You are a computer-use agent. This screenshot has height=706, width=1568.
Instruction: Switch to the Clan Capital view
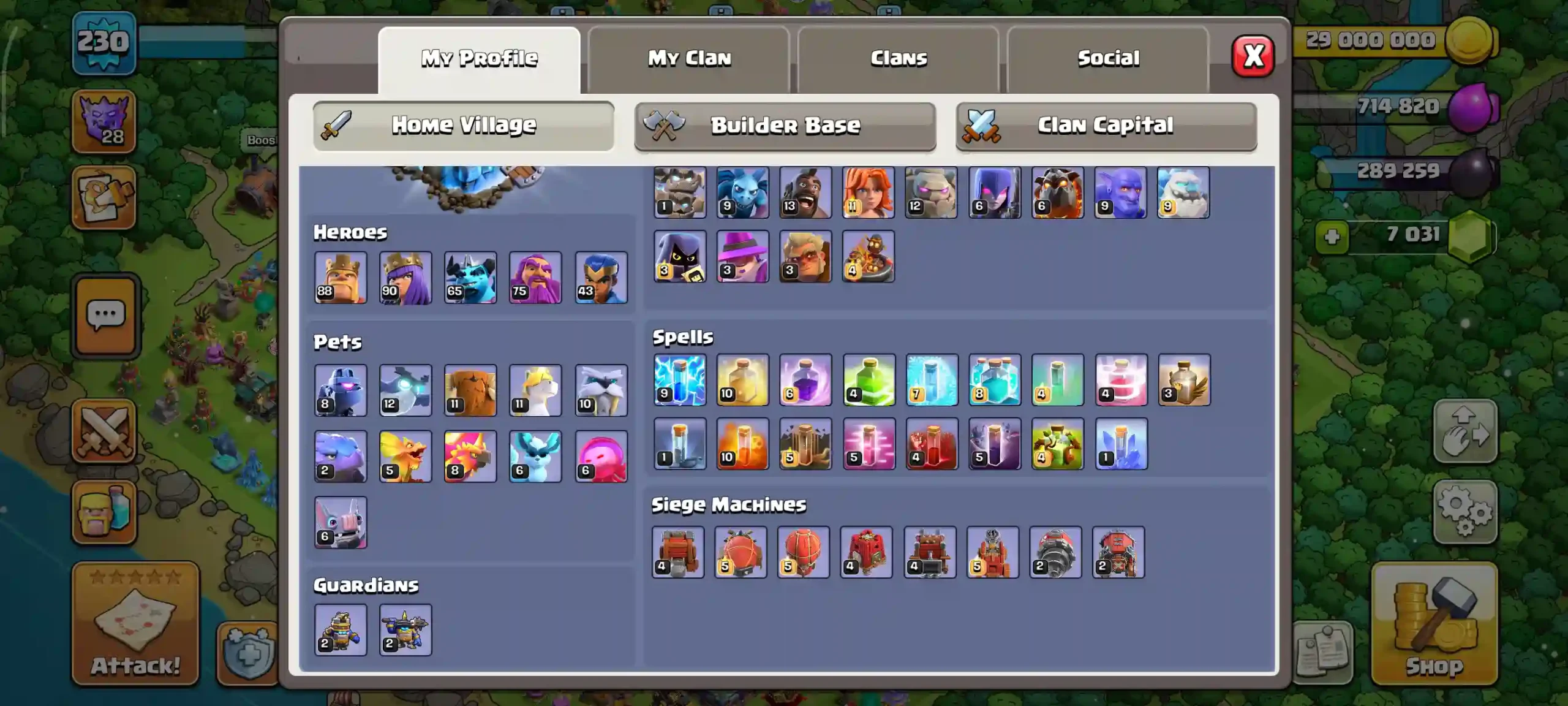click(x=1106, y=125)
